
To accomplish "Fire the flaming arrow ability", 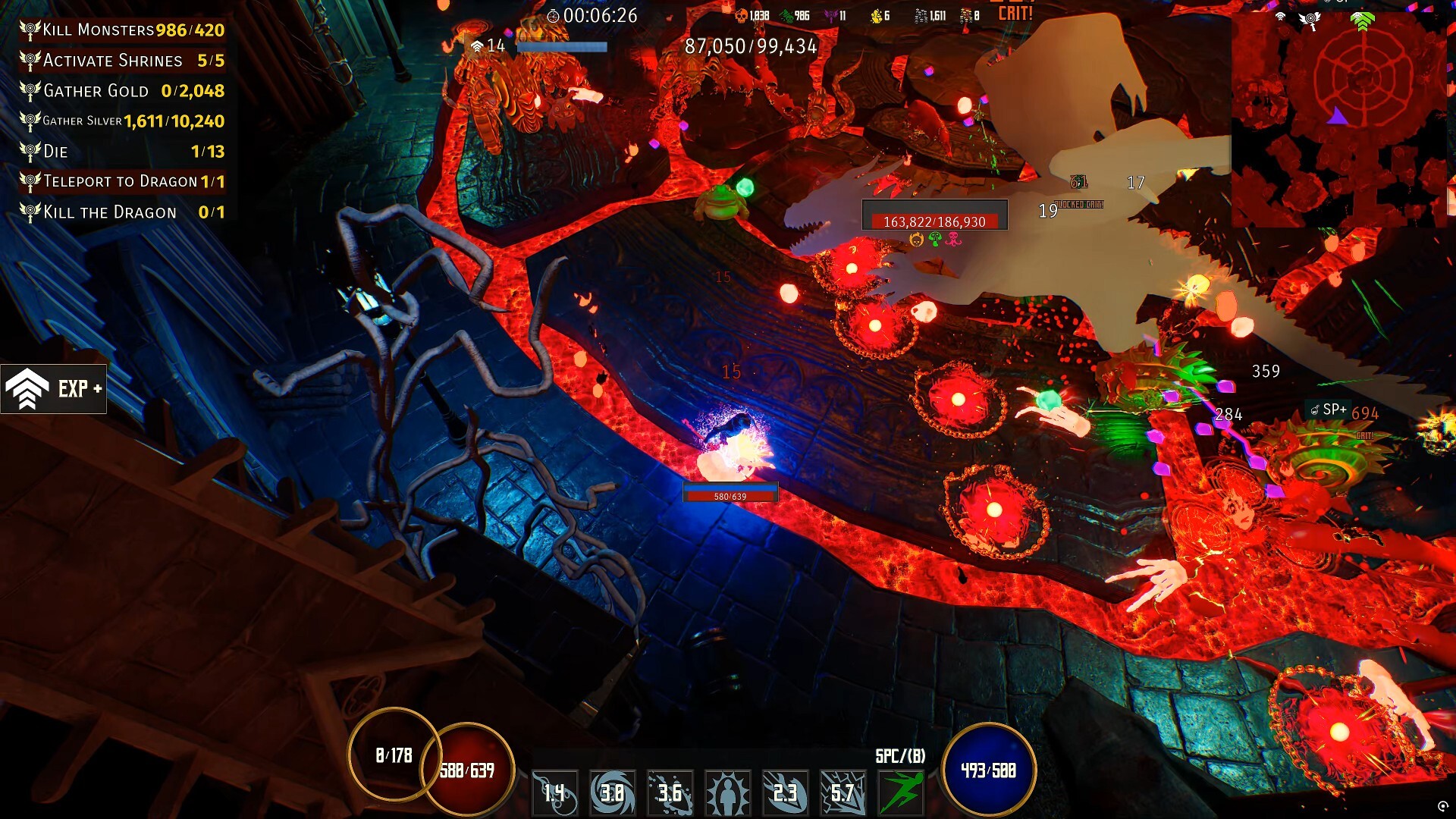I will pos(786,792).
